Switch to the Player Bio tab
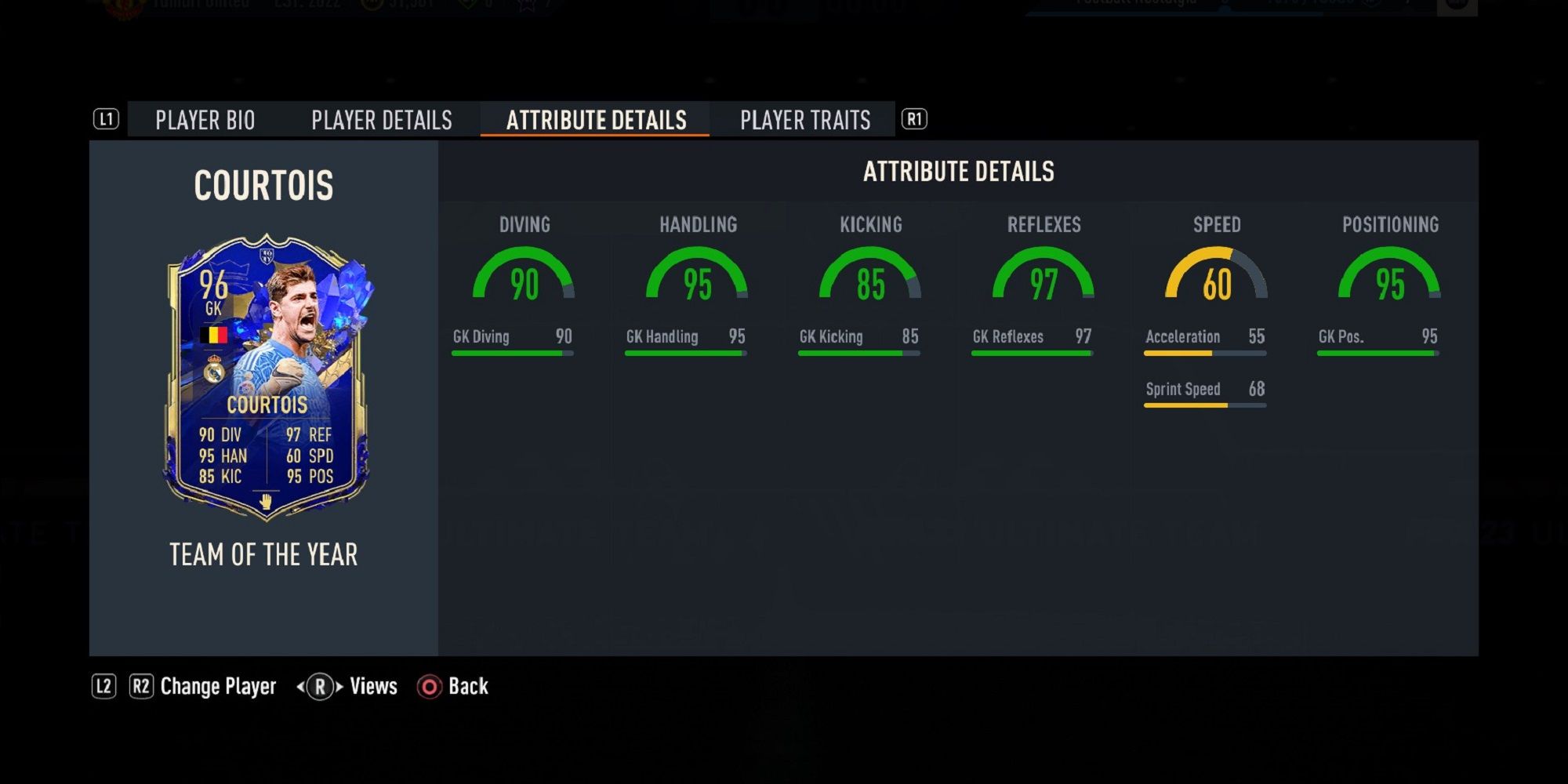Image resolution: width=1568 pixels, height=784 pixels. pyautogui.click(x=205, y=120)
